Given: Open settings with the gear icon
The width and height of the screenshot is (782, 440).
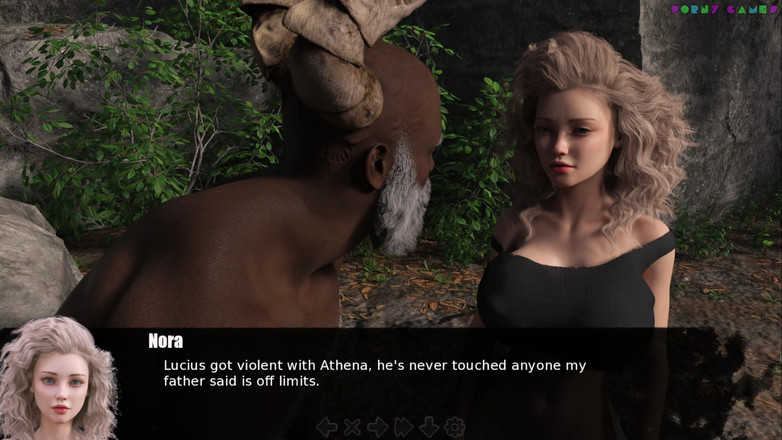Looking at the screenshot, I should pos(454,427).
